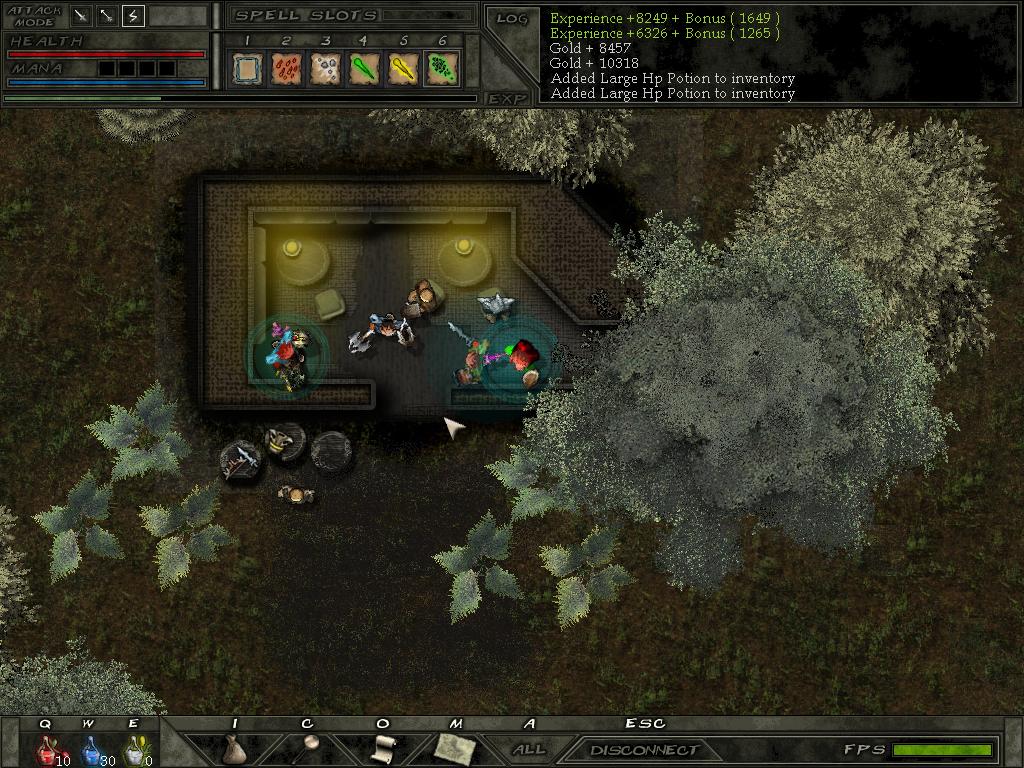Open the message LOG panel

point(511,19)
